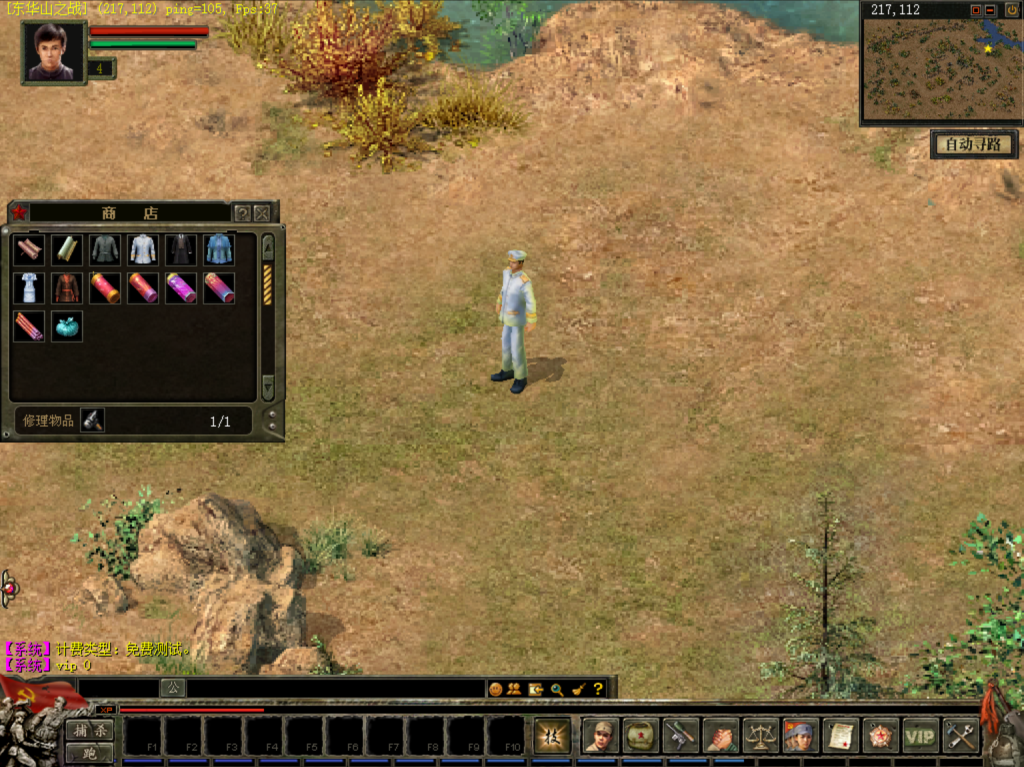
Task: Open the VIP panel
Action: click(920, 736)
